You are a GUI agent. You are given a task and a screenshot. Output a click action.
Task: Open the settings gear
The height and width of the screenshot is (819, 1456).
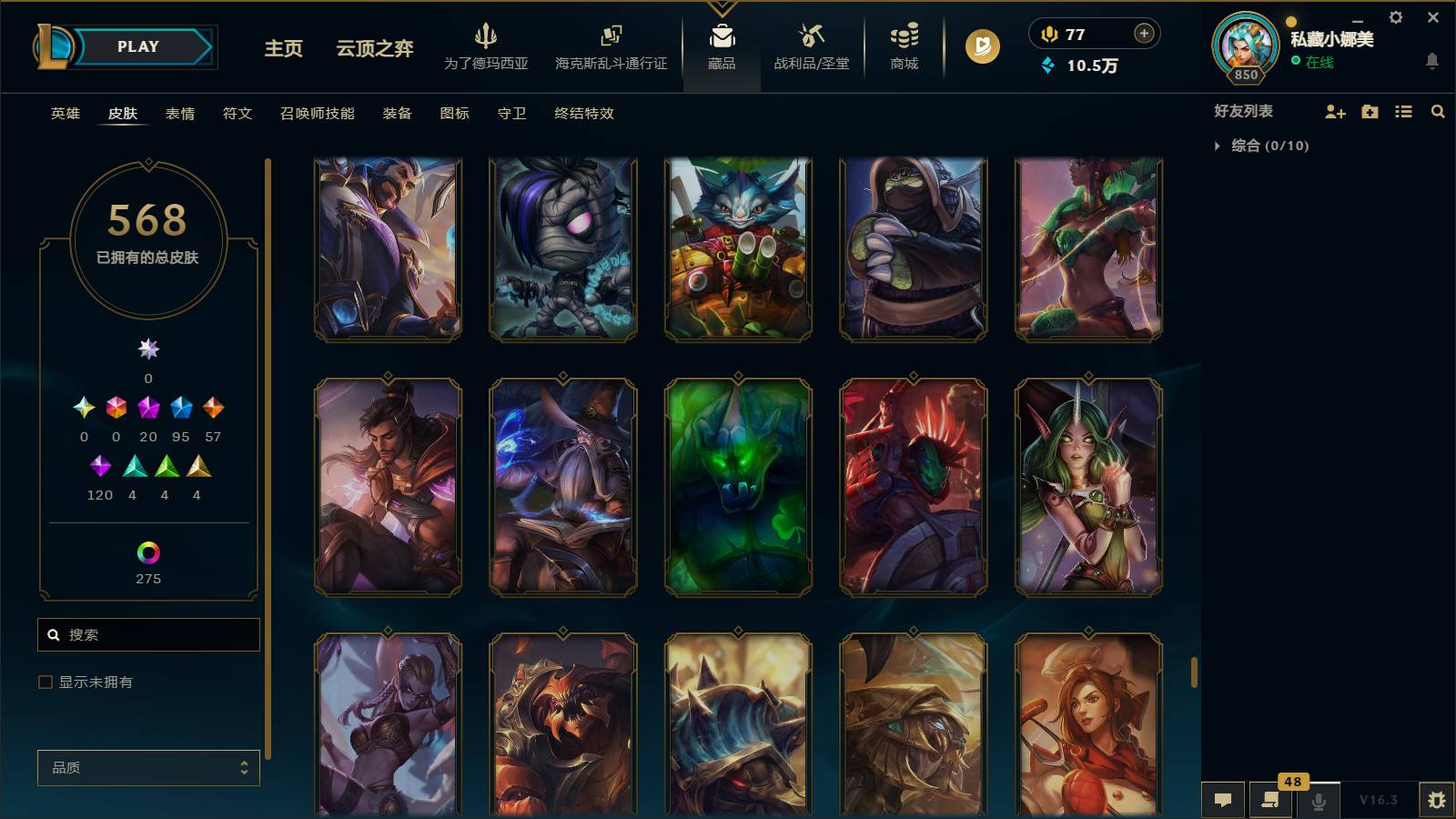pyautogui.click(x=1395, y=16)
